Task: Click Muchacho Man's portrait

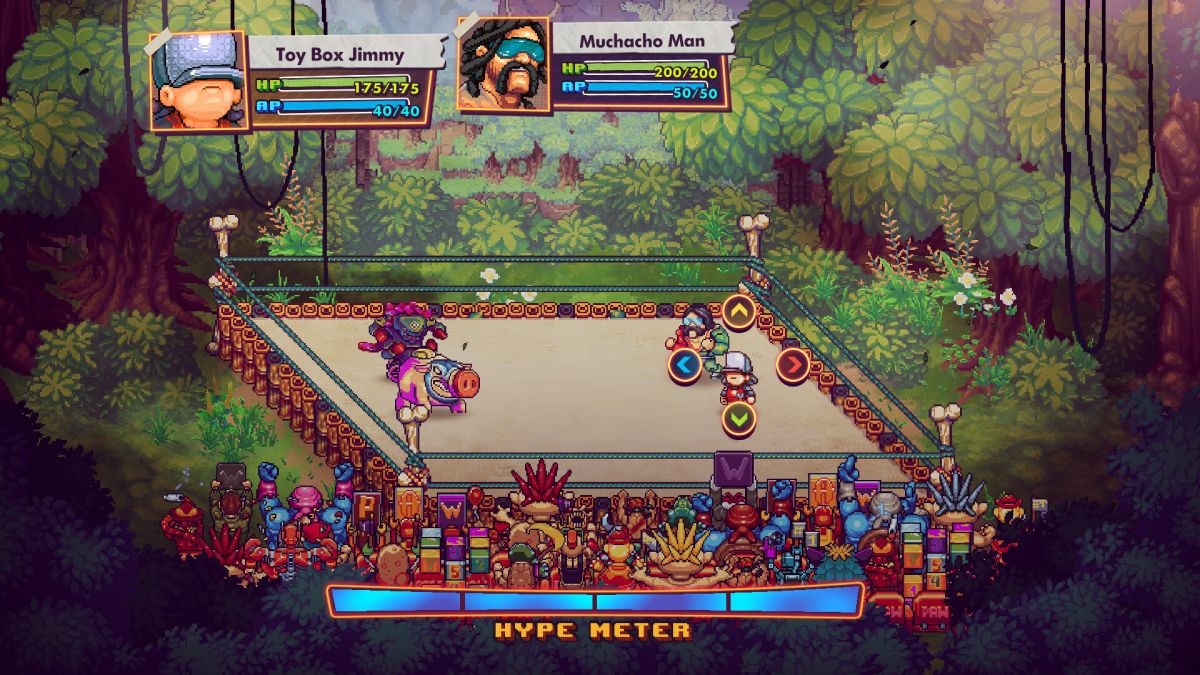Action: [x=503, y=64]
